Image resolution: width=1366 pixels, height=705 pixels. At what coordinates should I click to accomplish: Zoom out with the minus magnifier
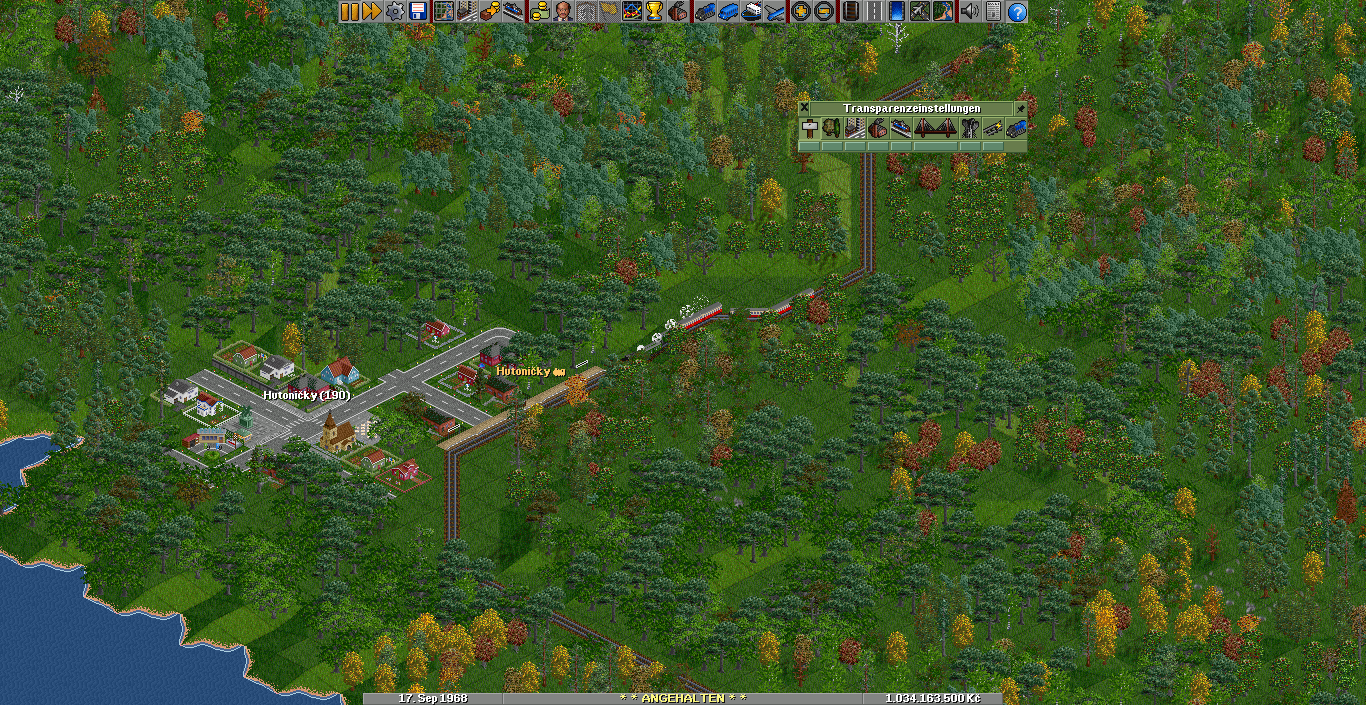pos(823,12)
